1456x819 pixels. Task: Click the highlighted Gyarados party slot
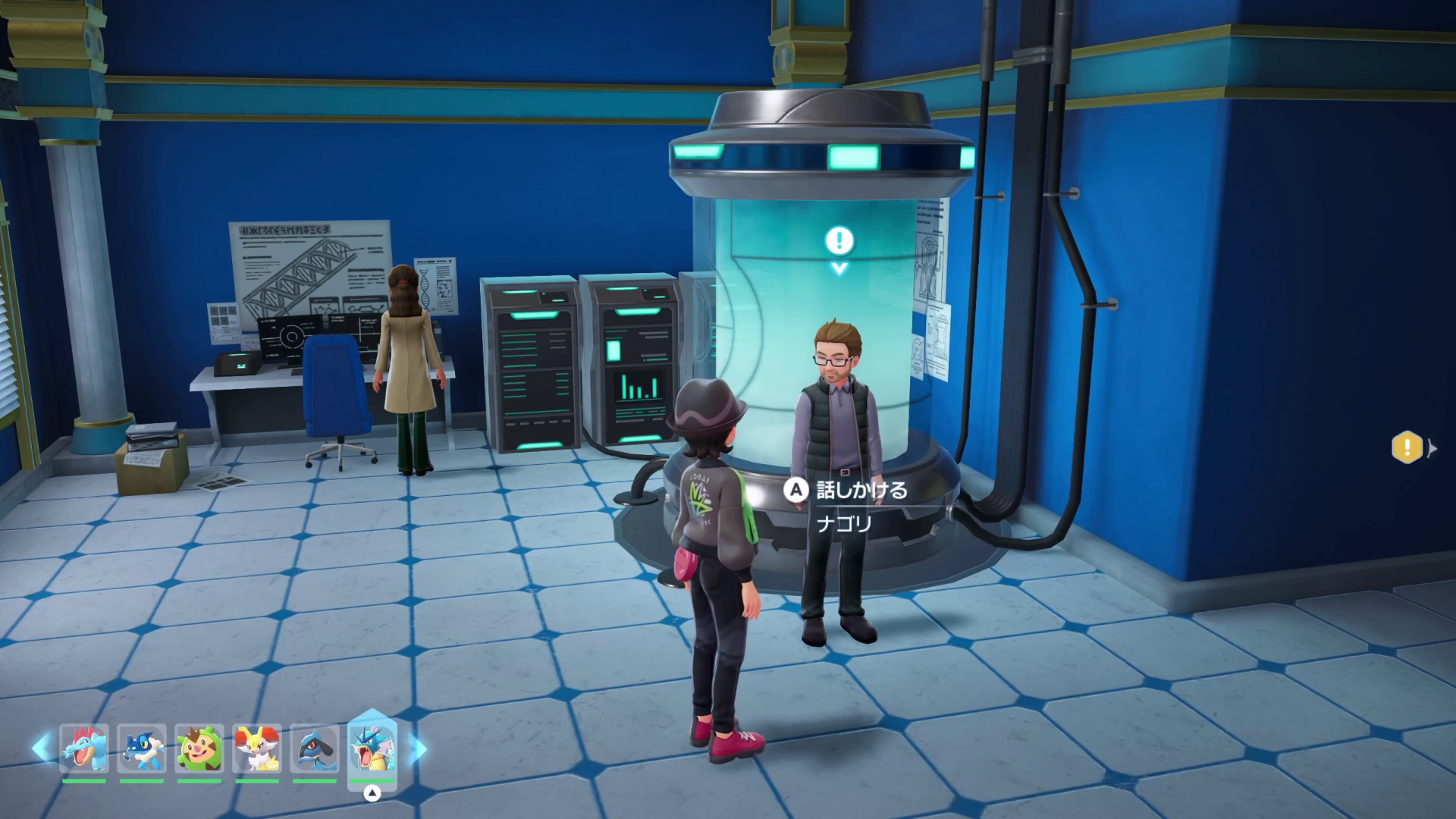[372, 749]
